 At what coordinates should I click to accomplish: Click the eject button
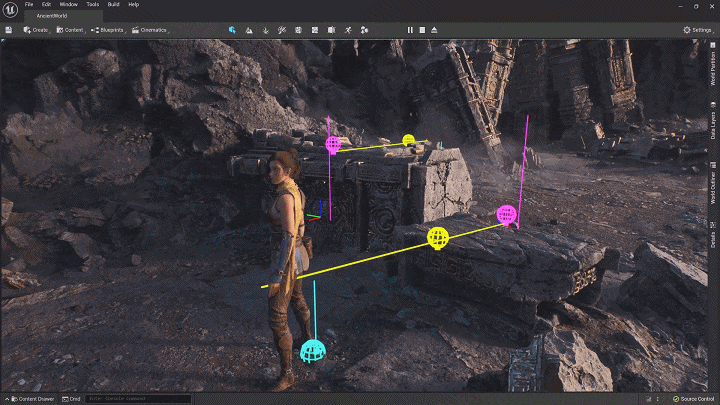coord(436,31)
